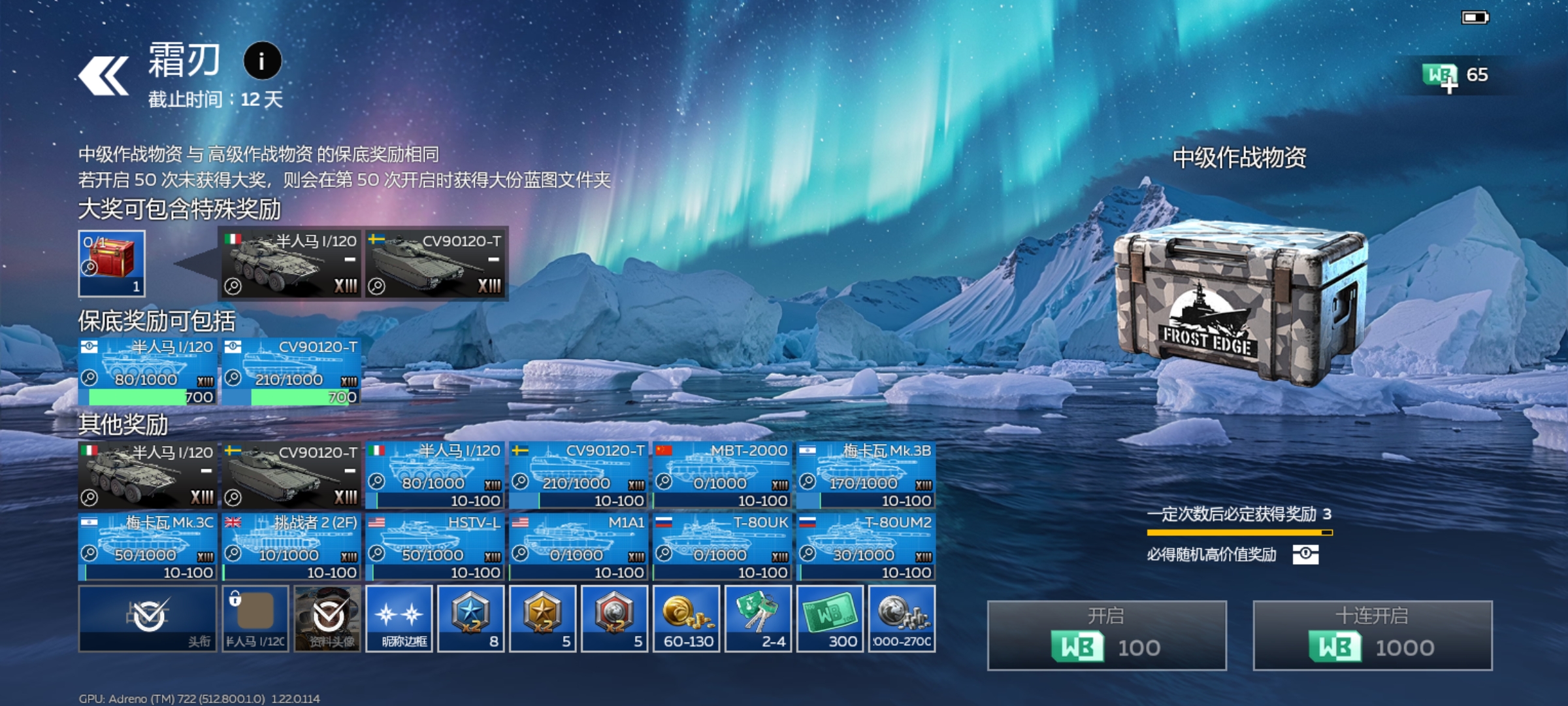Viewport: 1568px width, 706px height.
Task: Inspect the T-80UM2 blueprint tile
Action: coord(866,547)
